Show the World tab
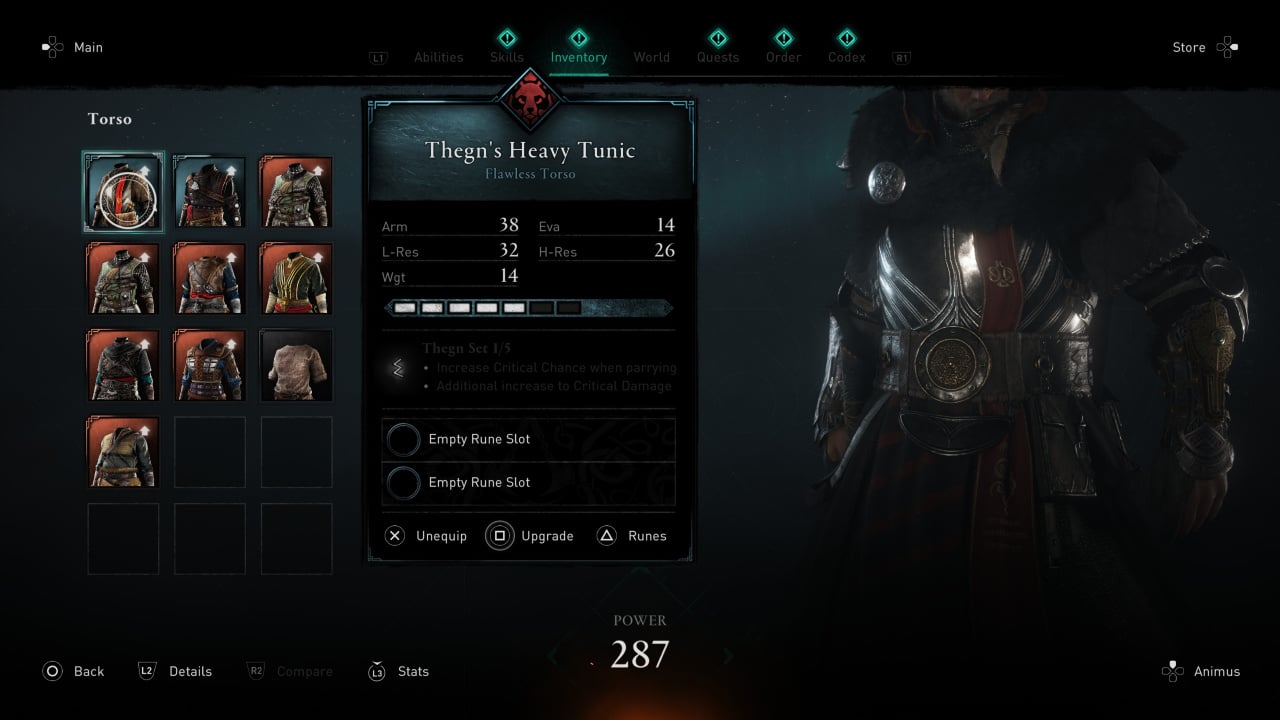The image size is (1280, 720). click(652, 57)
